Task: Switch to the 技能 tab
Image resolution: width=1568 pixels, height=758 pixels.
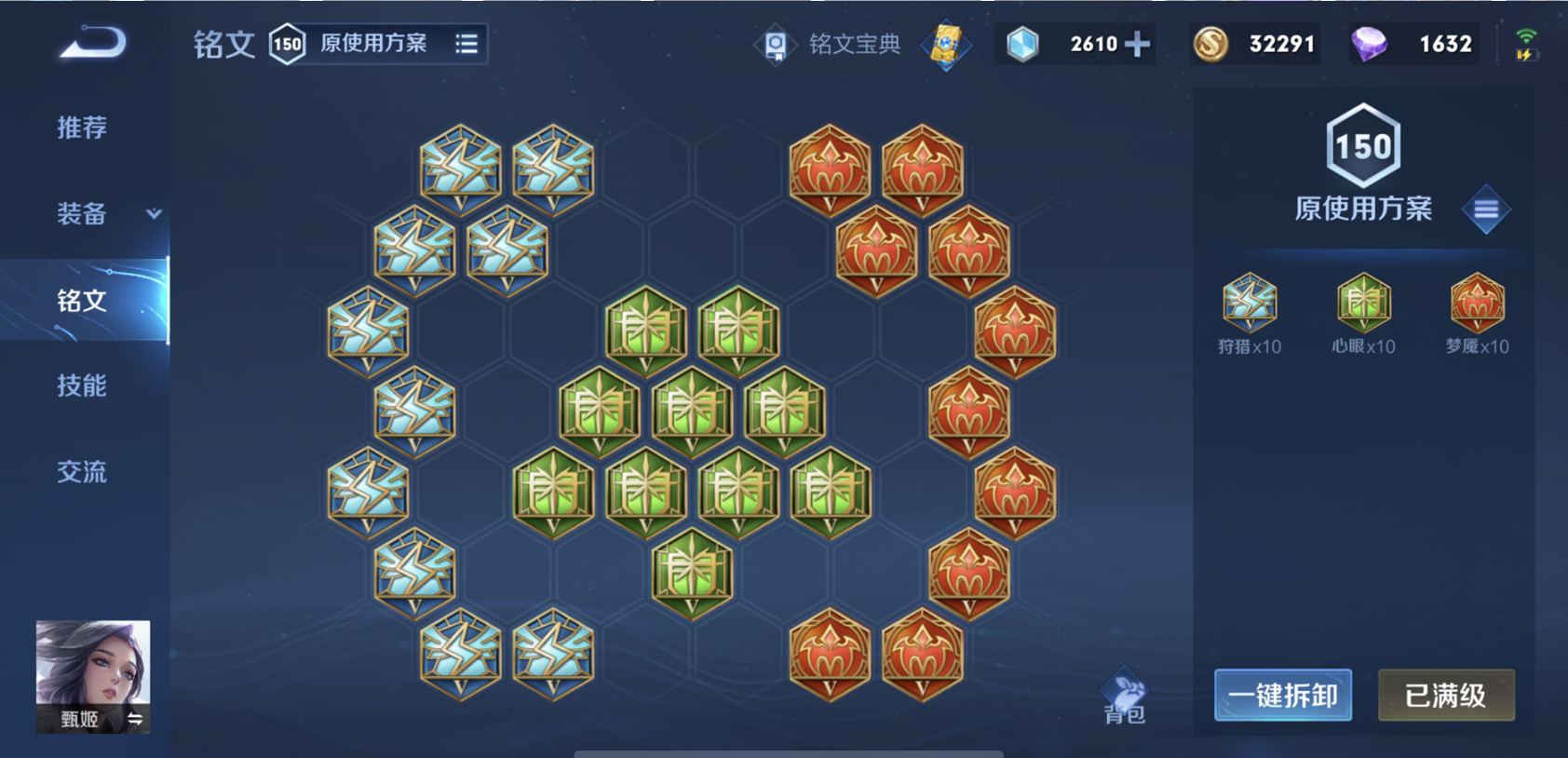Action: coord(81,386)
